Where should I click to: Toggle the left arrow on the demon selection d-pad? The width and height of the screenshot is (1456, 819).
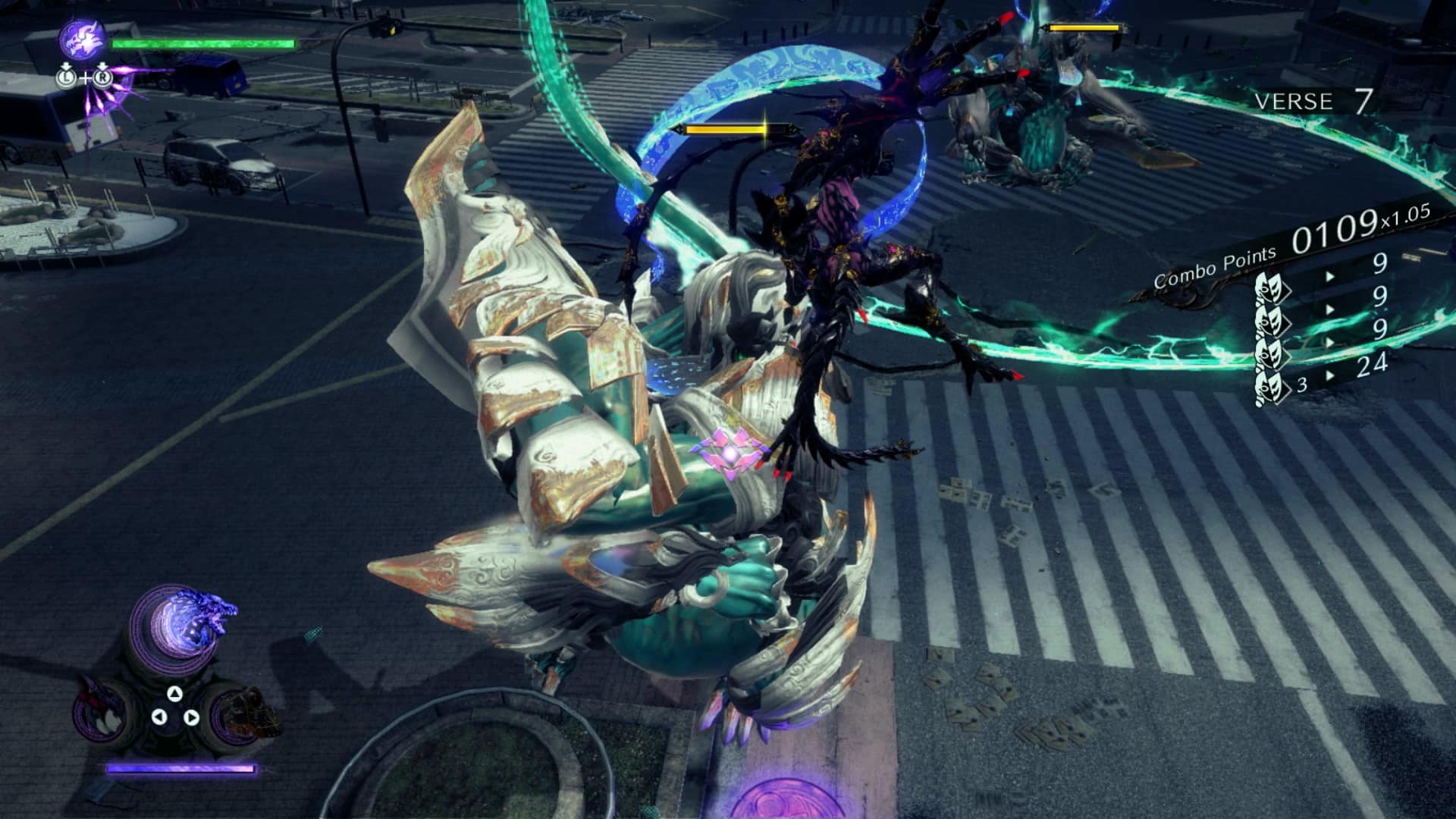158,717
